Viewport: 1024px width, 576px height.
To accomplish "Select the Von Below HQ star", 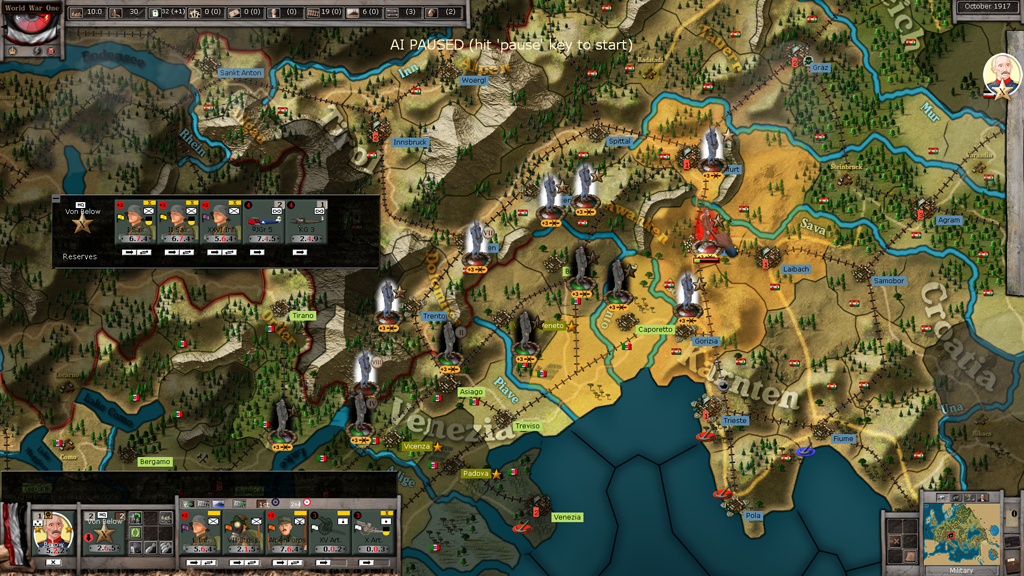I will (83, 225).
